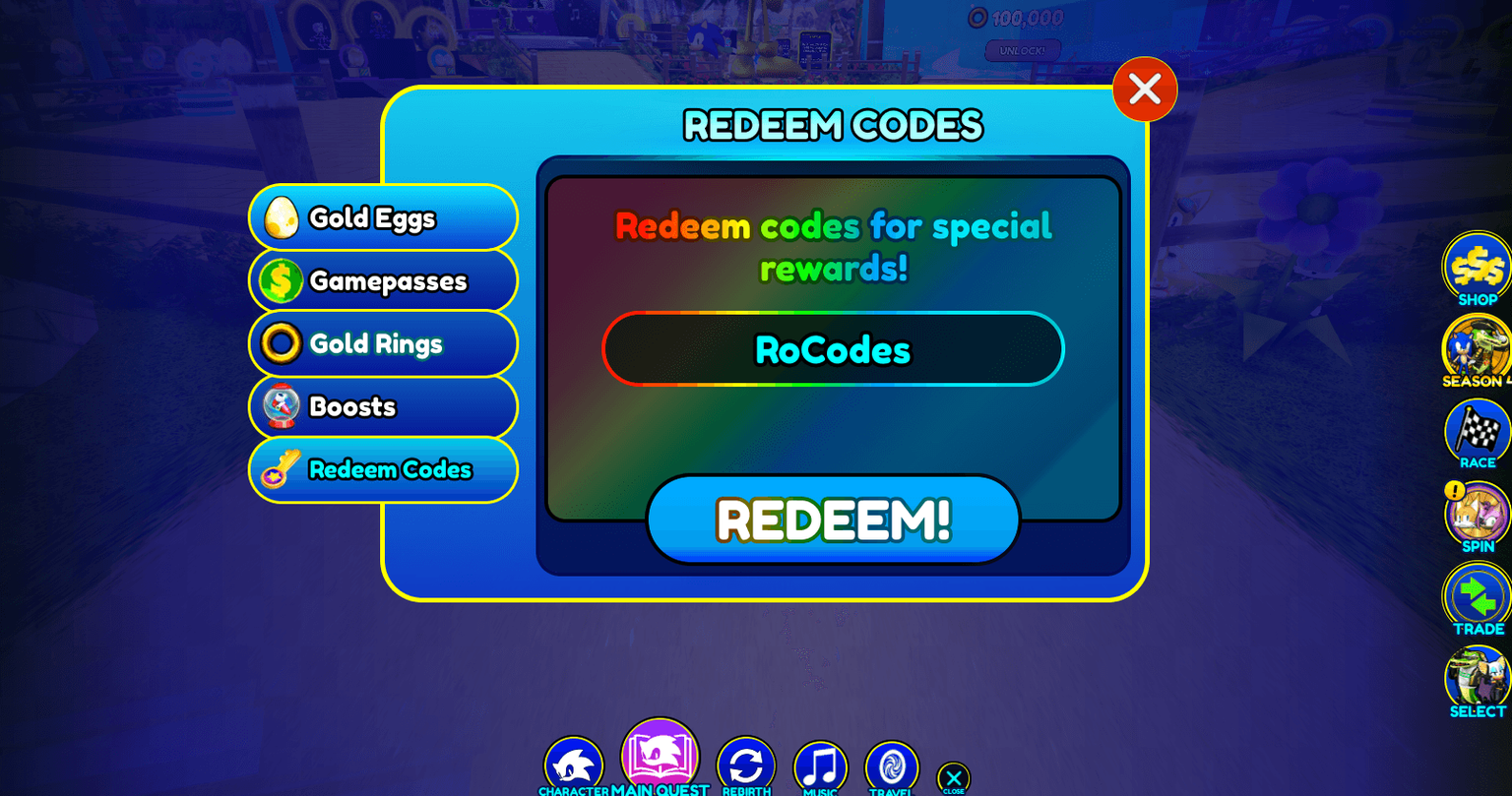Open the Trade icon

coord(1476,597)
